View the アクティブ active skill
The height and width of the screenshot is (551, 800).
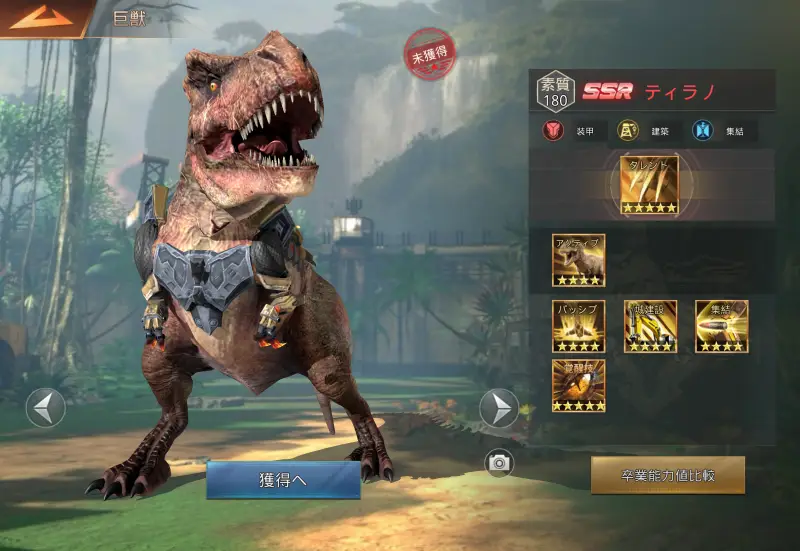click(x=578, y=260)
